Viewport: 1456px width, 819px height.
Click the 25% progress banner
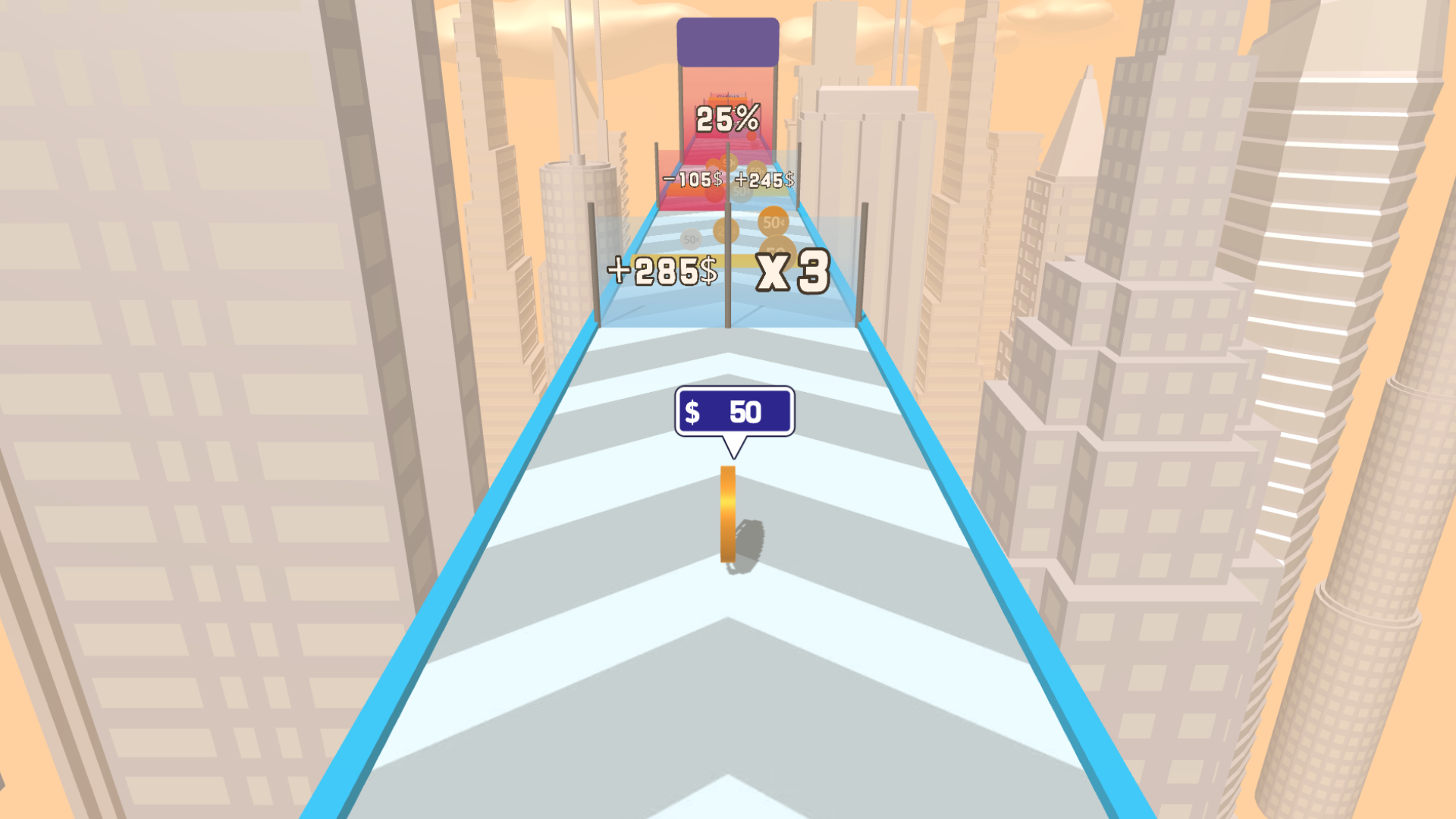726,118
